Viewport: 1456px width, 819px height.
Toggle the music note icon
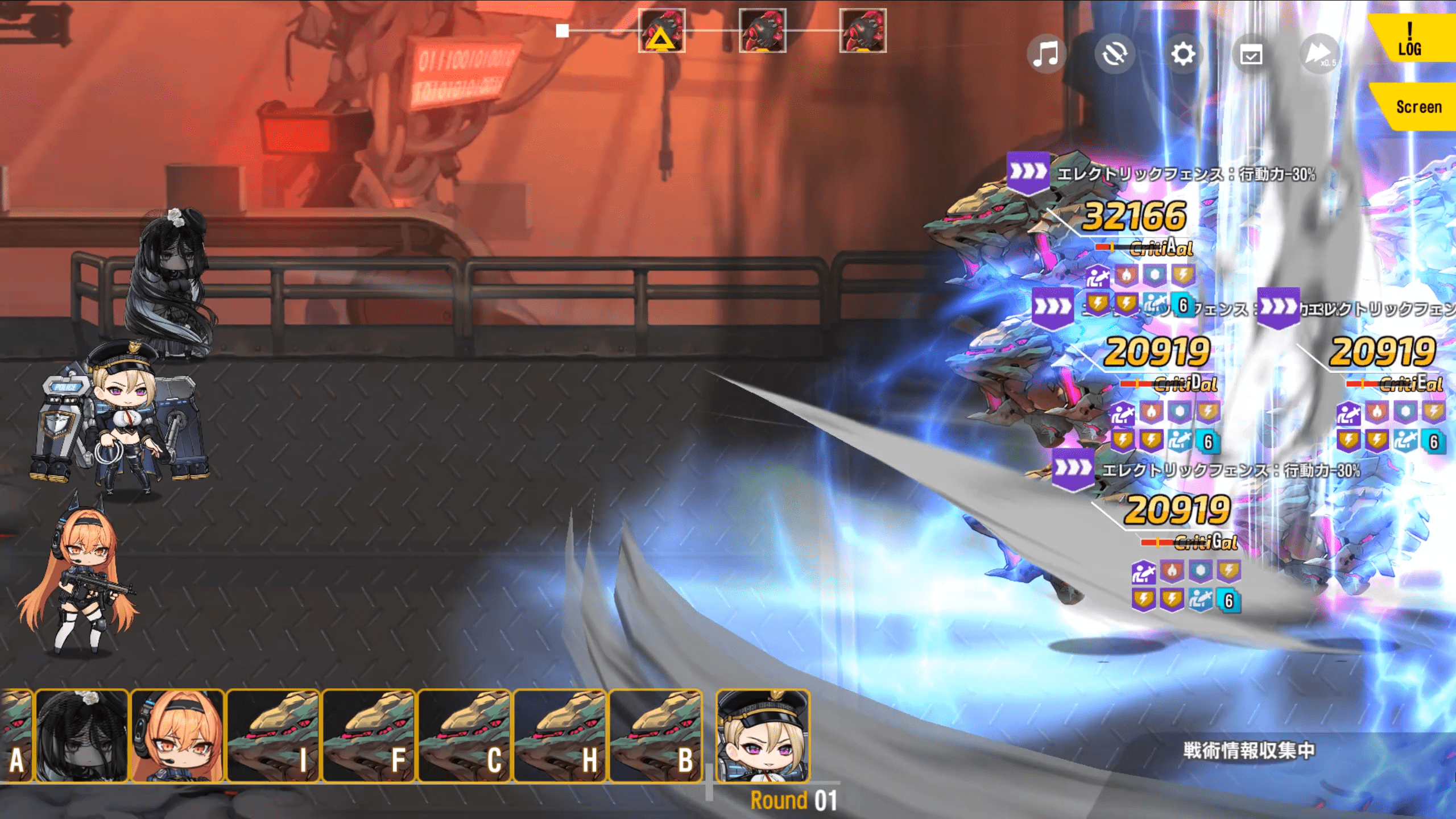(1046, 55)
